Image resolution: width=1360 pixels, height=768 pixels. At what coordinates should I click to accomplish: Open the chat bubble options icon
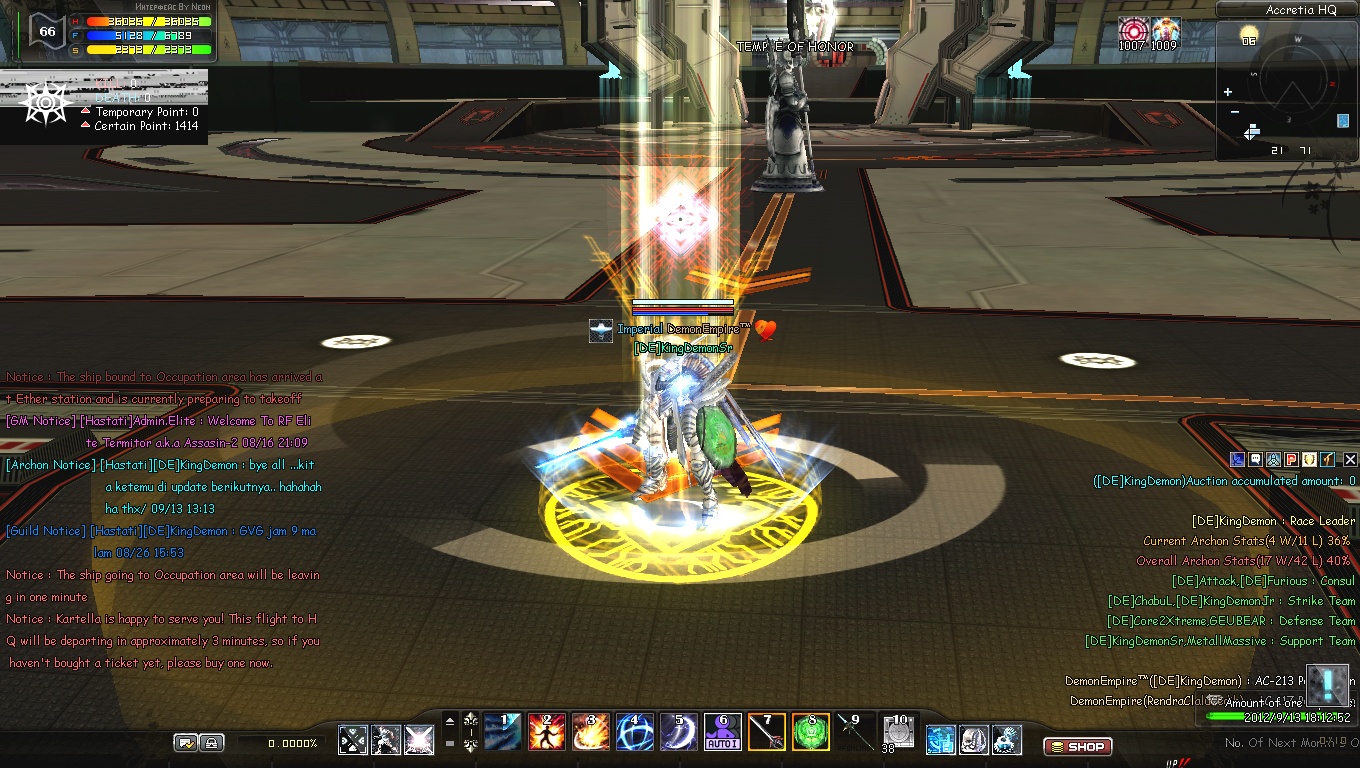tap(1255, 459)
